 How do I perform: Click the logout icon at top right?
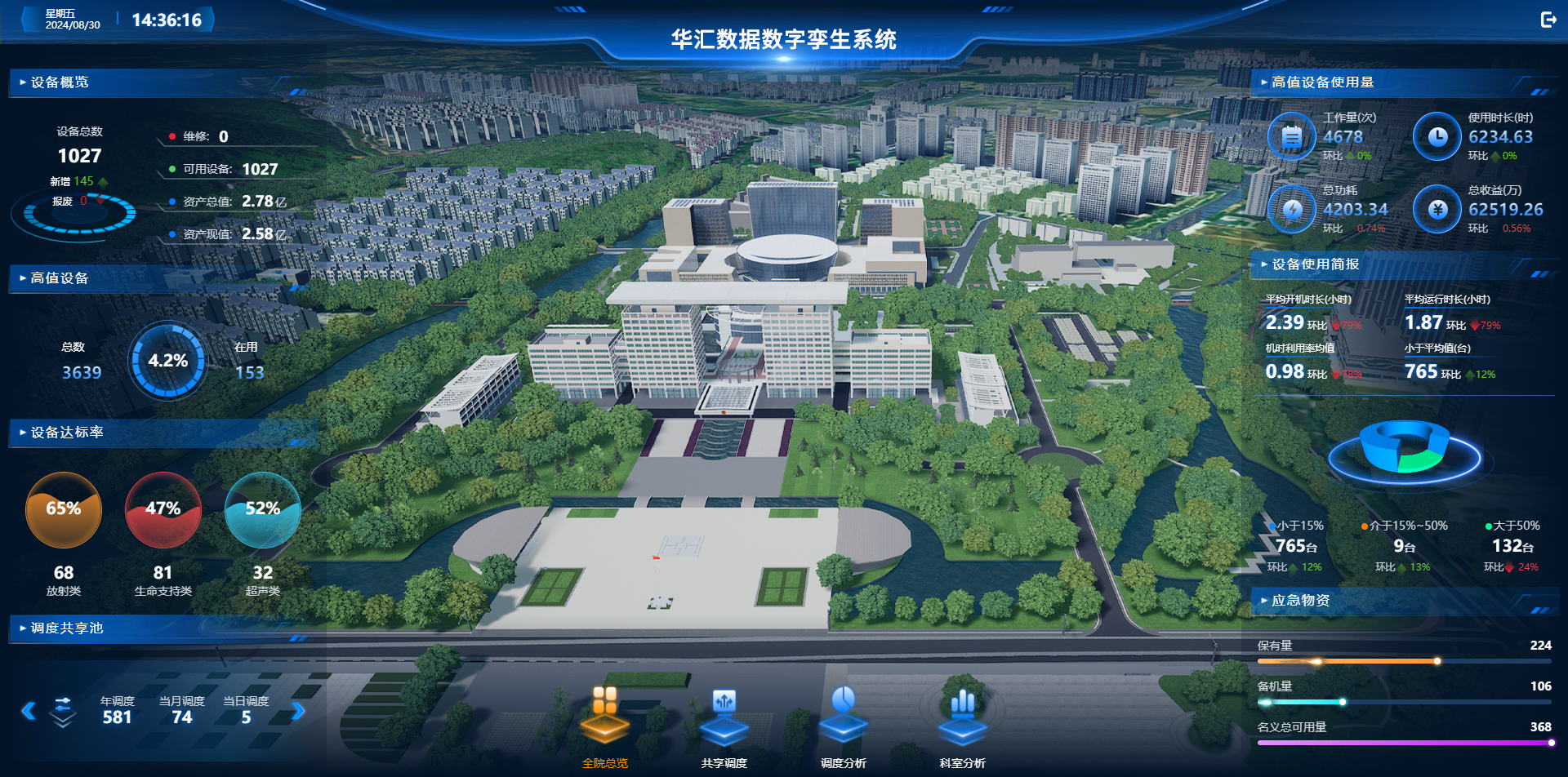point(1548,20)
